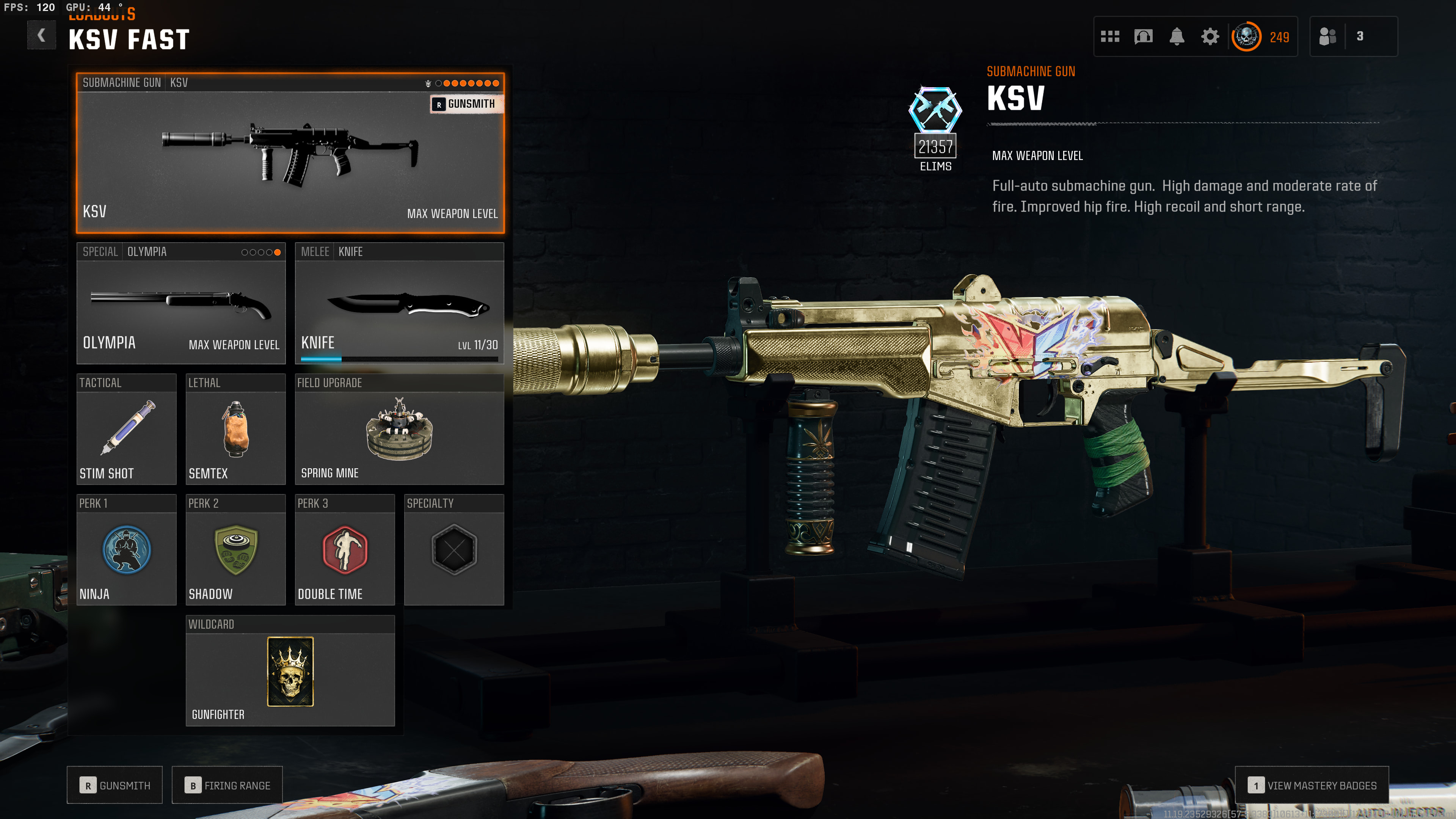View Mastery Badges for the KSV

[x=1311, y=785]
